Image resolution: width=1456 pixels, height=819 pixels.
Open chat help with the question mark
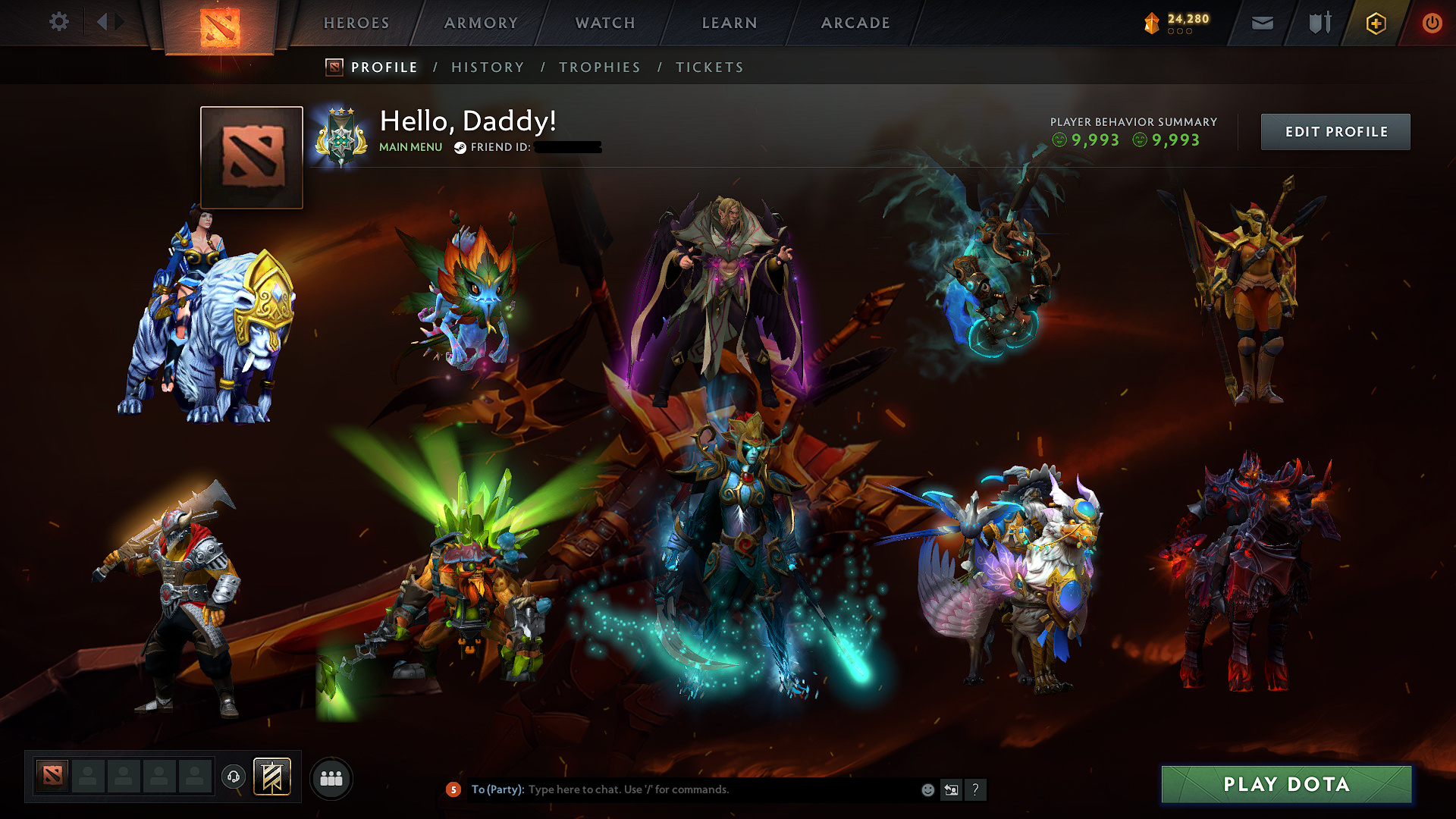point(975,789)
